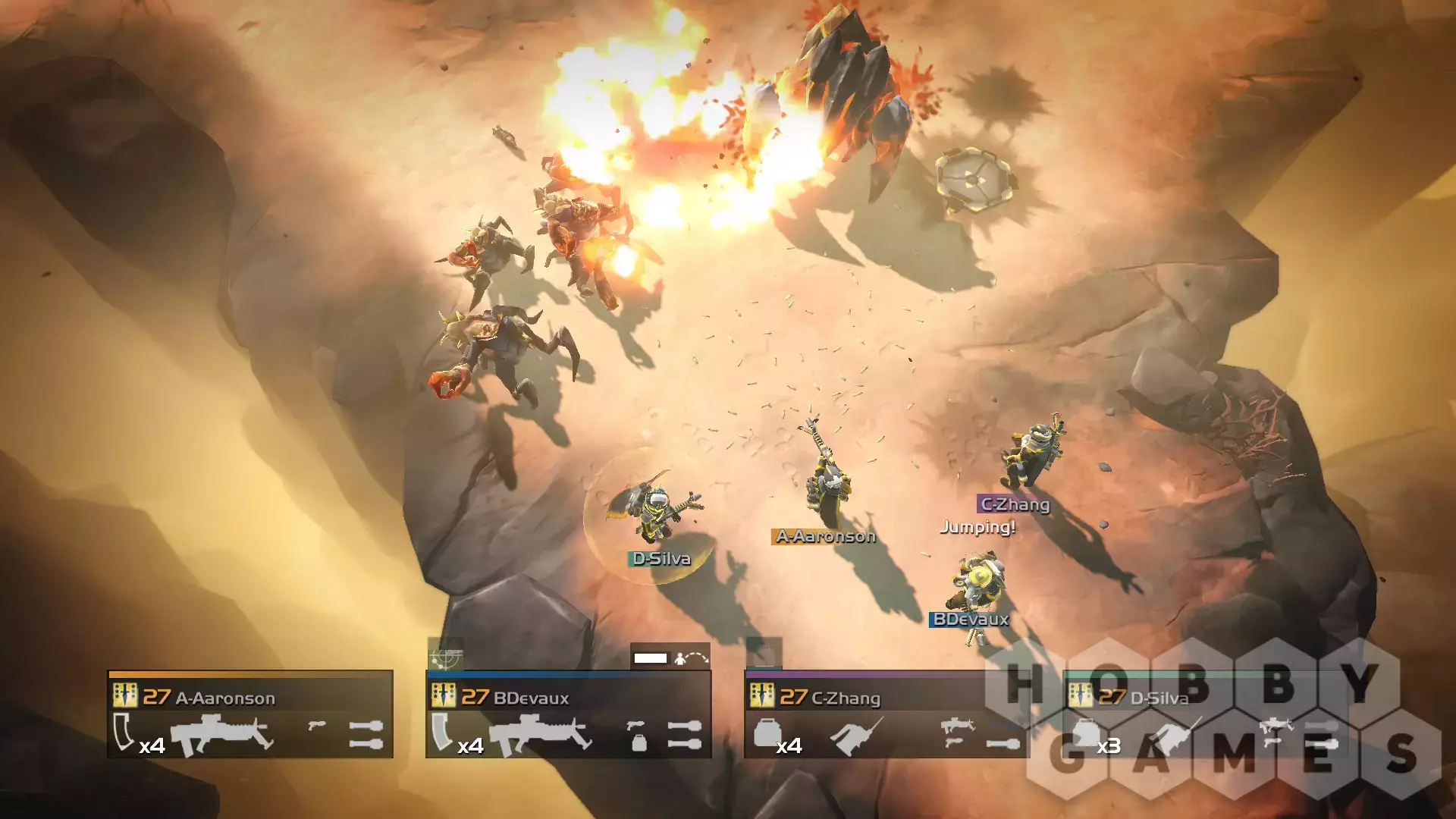The height and width of the screenshot is (819, 1456).
Task: Select D-Silva's fuel canister ammo icon
Action: tap(1085, 733)
